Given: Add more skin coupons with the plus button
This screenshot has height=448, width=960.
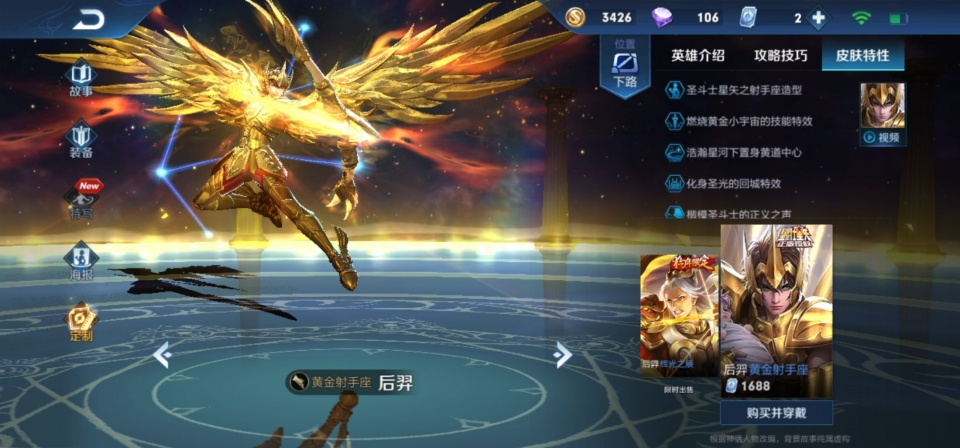Looking at the screenshot, I should click(x=818, y=18).
